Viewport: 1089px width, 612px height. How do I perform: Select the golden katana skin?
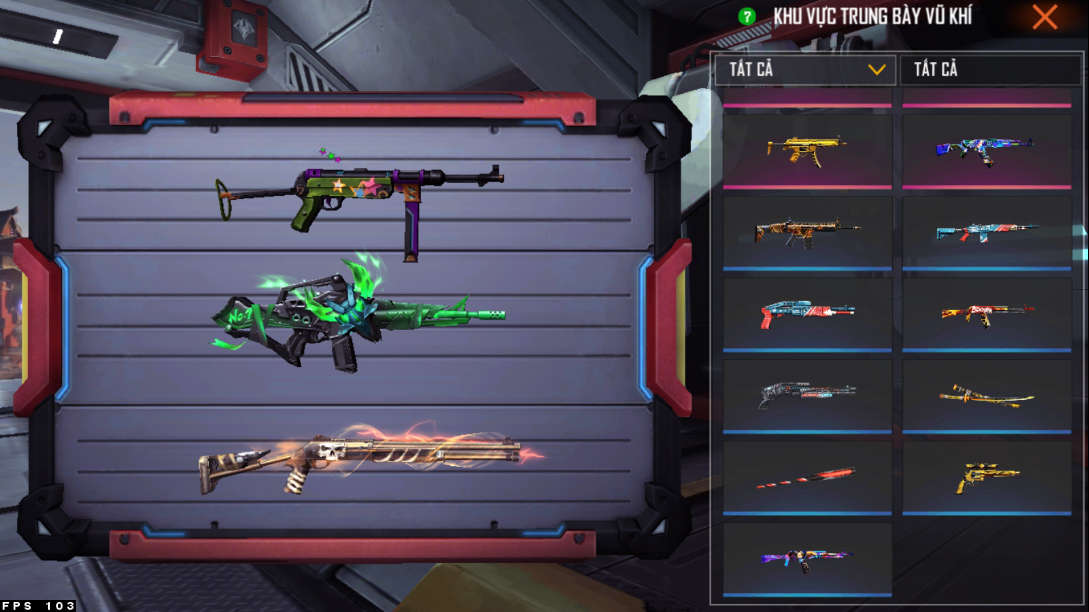click(986, 395)
